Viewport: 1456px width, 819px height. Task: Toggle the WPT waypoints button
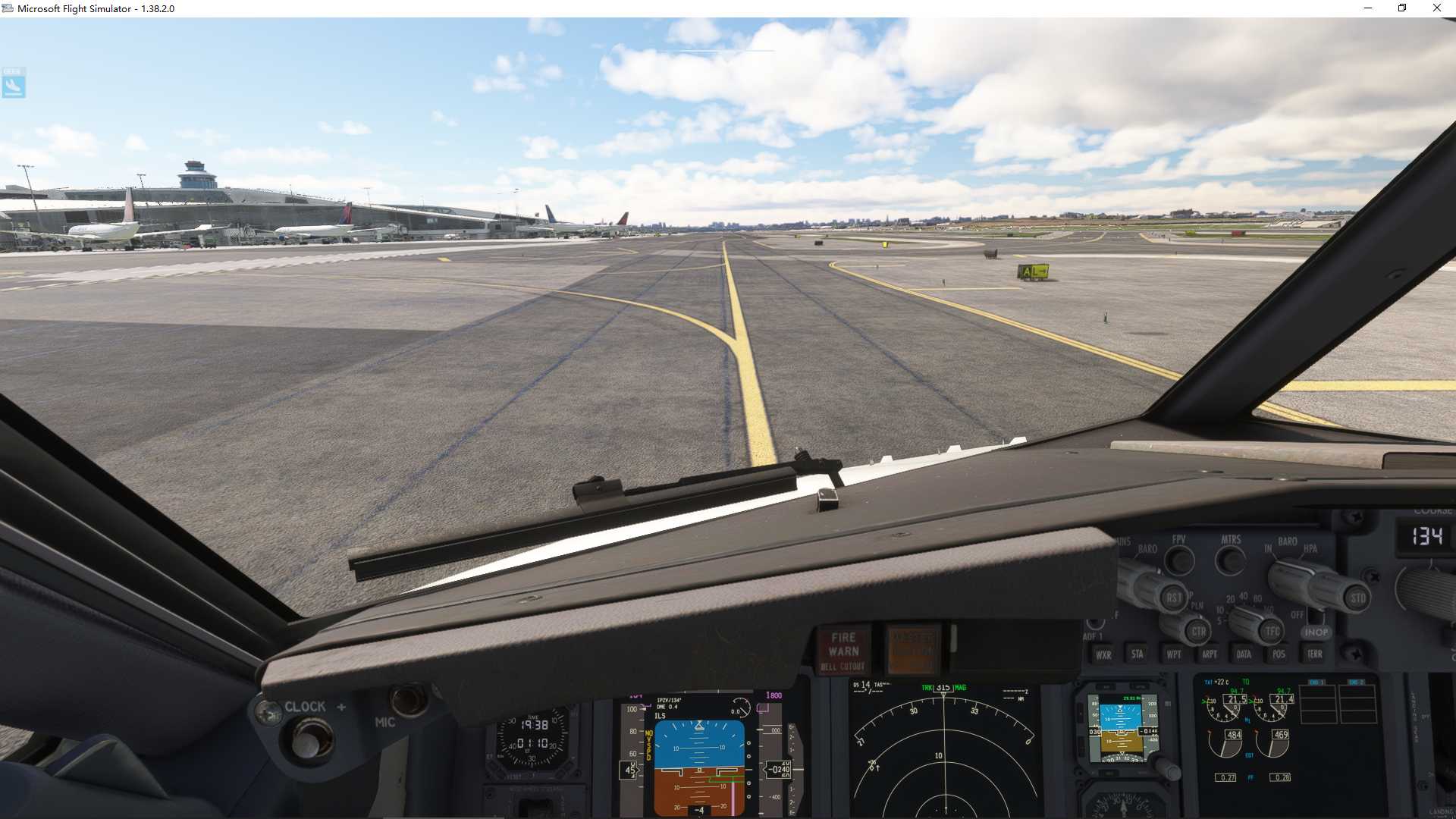coord(1173,654)
